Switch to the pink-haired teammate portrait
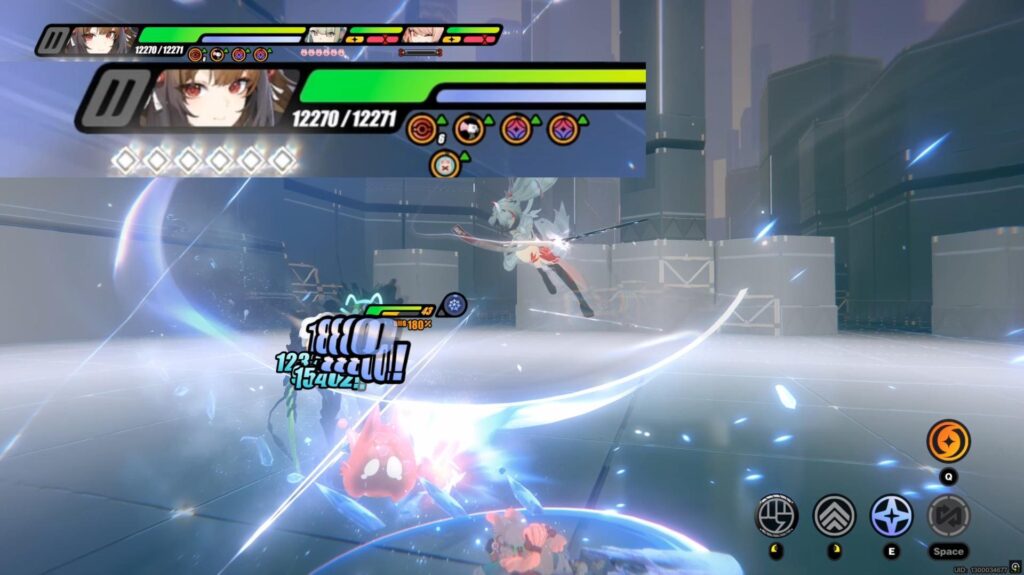 [x=423, y=37]
